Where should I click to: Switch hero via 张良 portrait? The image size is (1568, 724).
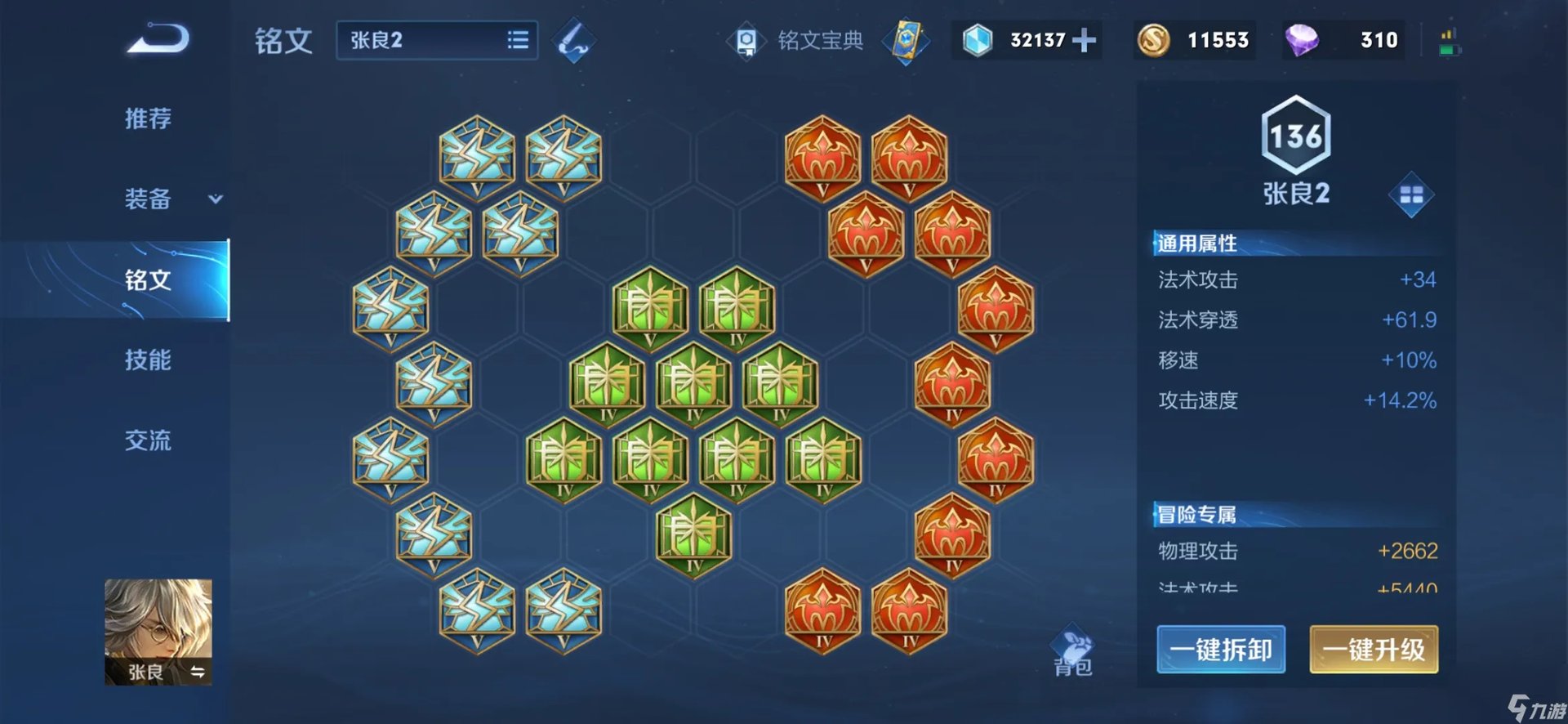(x=158, y=631)
